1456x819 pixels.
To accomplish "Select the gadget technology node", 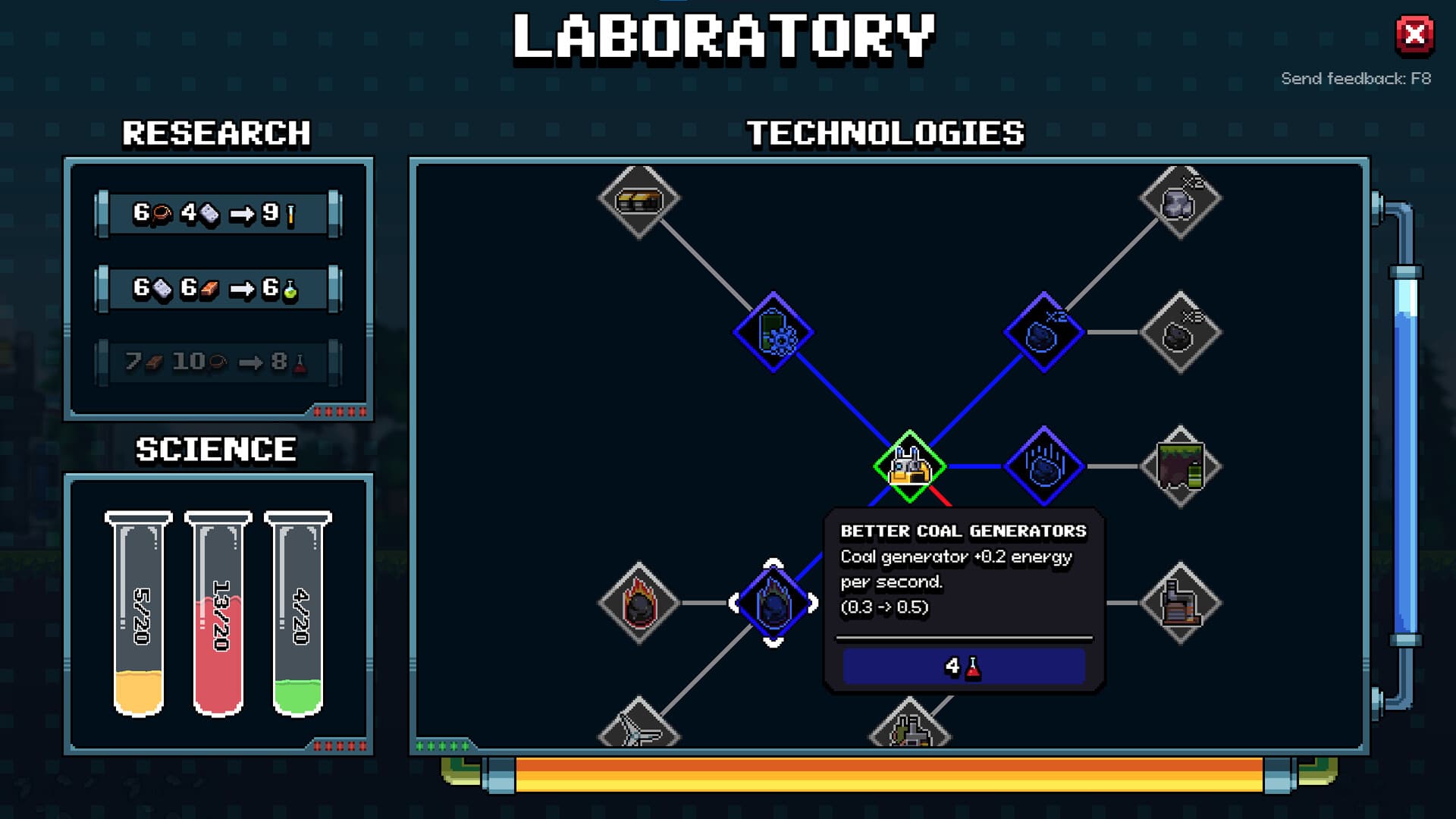I will click(773, 331).
